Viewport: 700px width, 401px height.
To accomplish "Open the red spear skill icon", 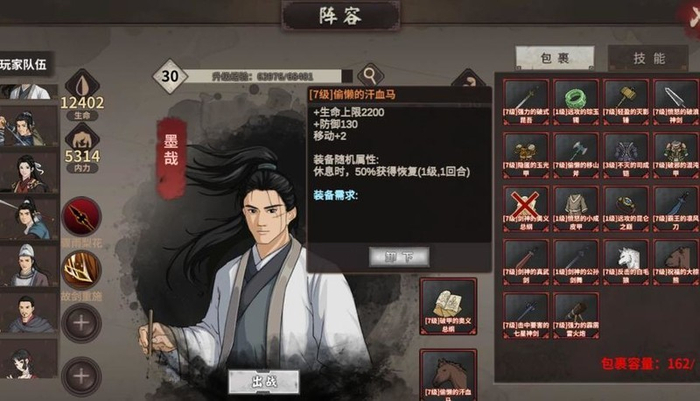I will (80, 216).
